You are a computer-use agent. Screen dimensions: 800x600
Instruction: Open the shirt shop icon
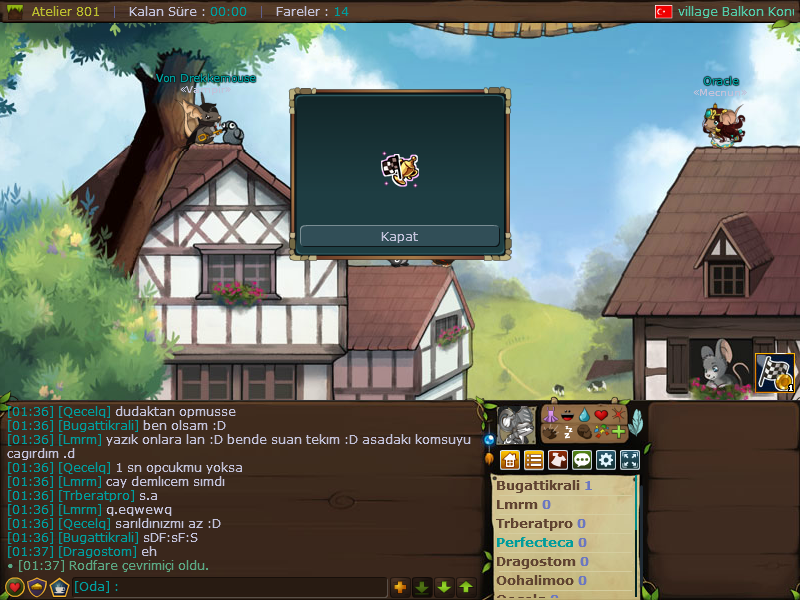click(x=558, y=460)
